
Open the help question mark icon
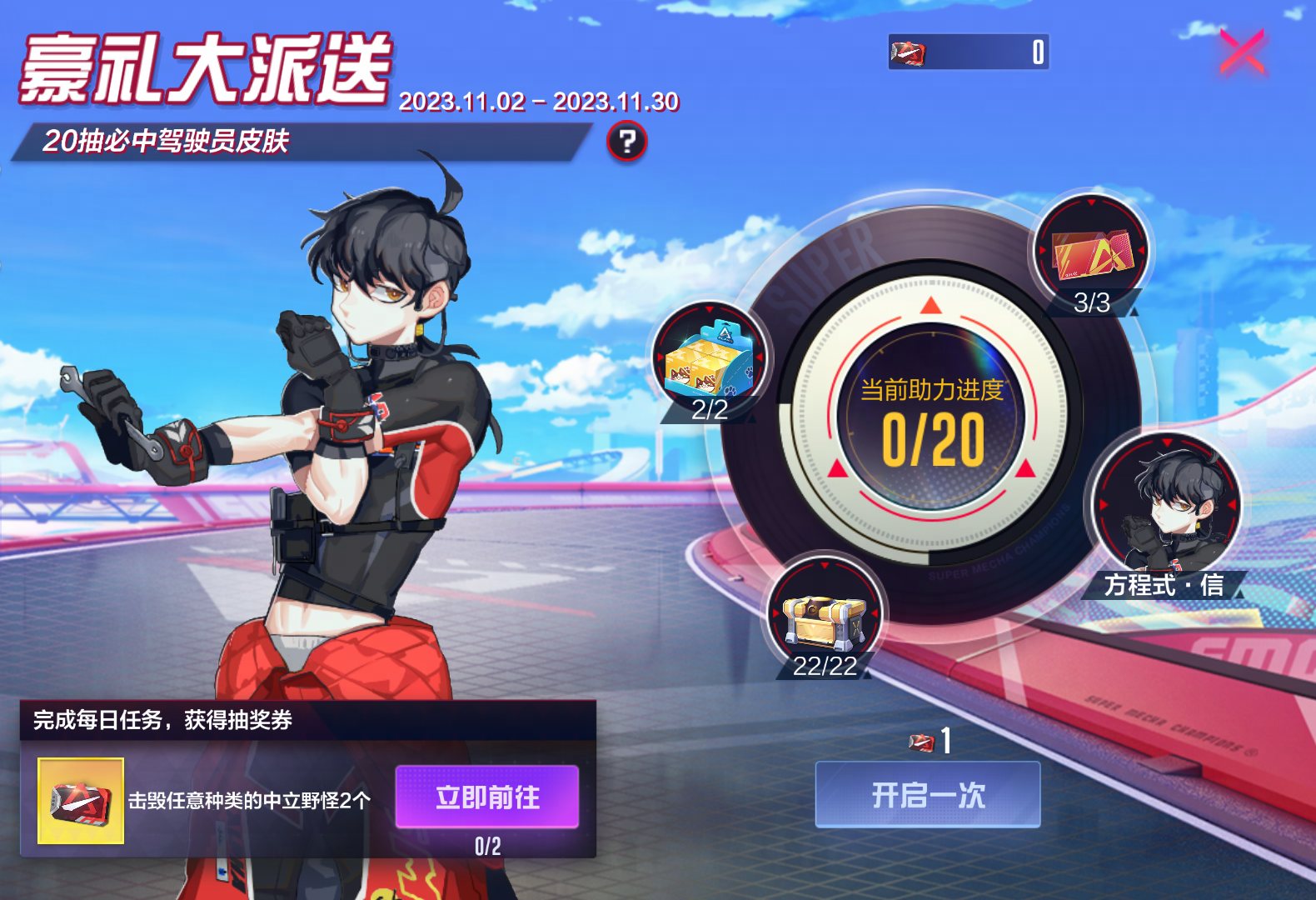click(626, 142)
